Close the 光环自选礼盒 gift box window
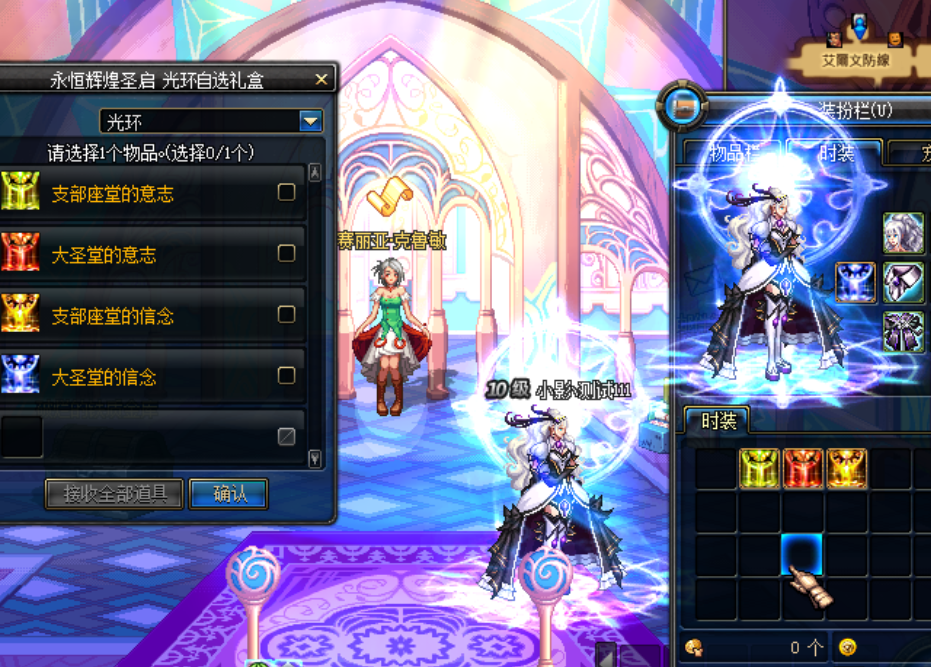This screenshot has width=931, height=667. tap(321, 79)
